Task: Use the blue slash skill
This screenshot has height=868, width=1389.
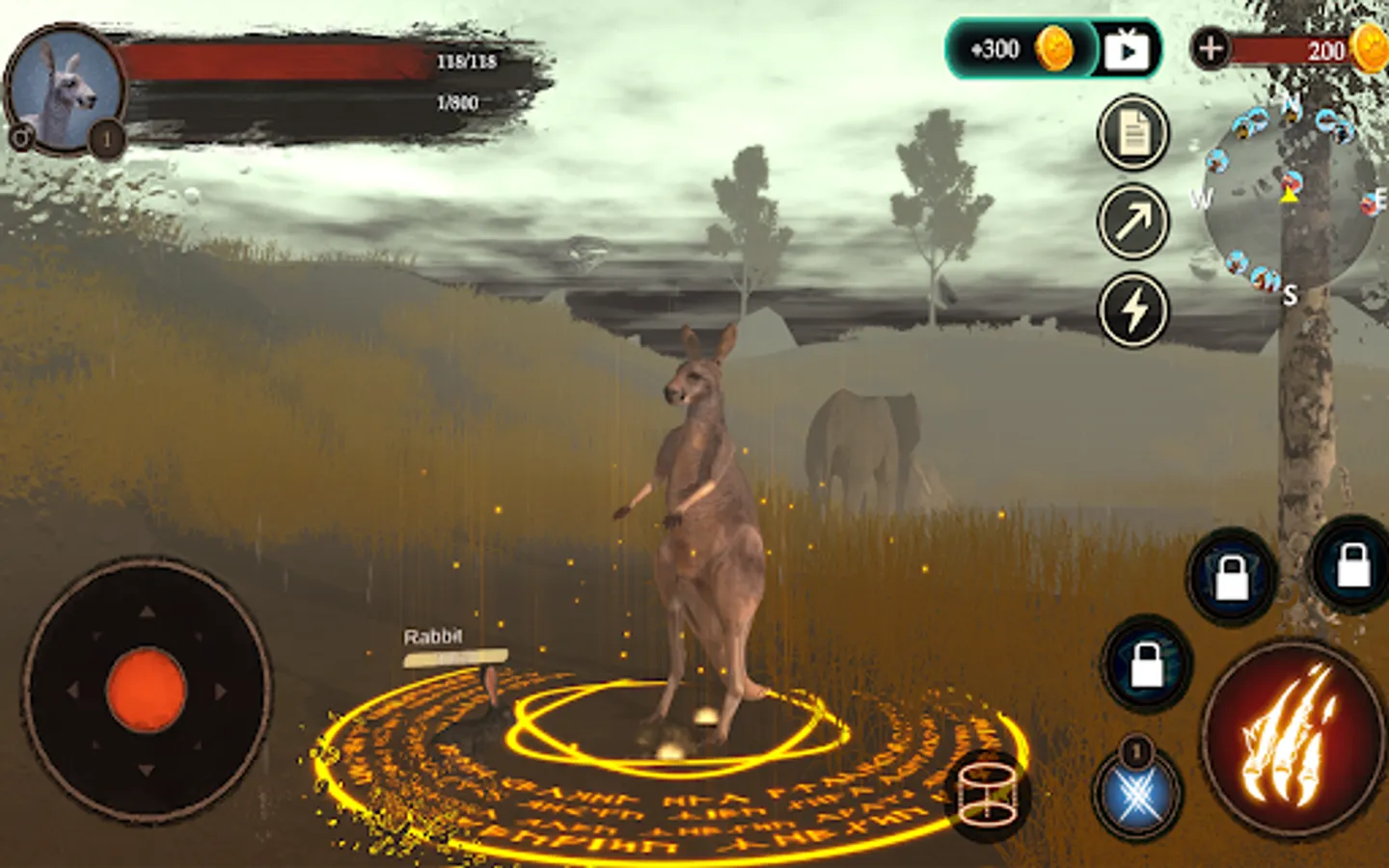Action: pyautogui.click(x=1138, y=796)
